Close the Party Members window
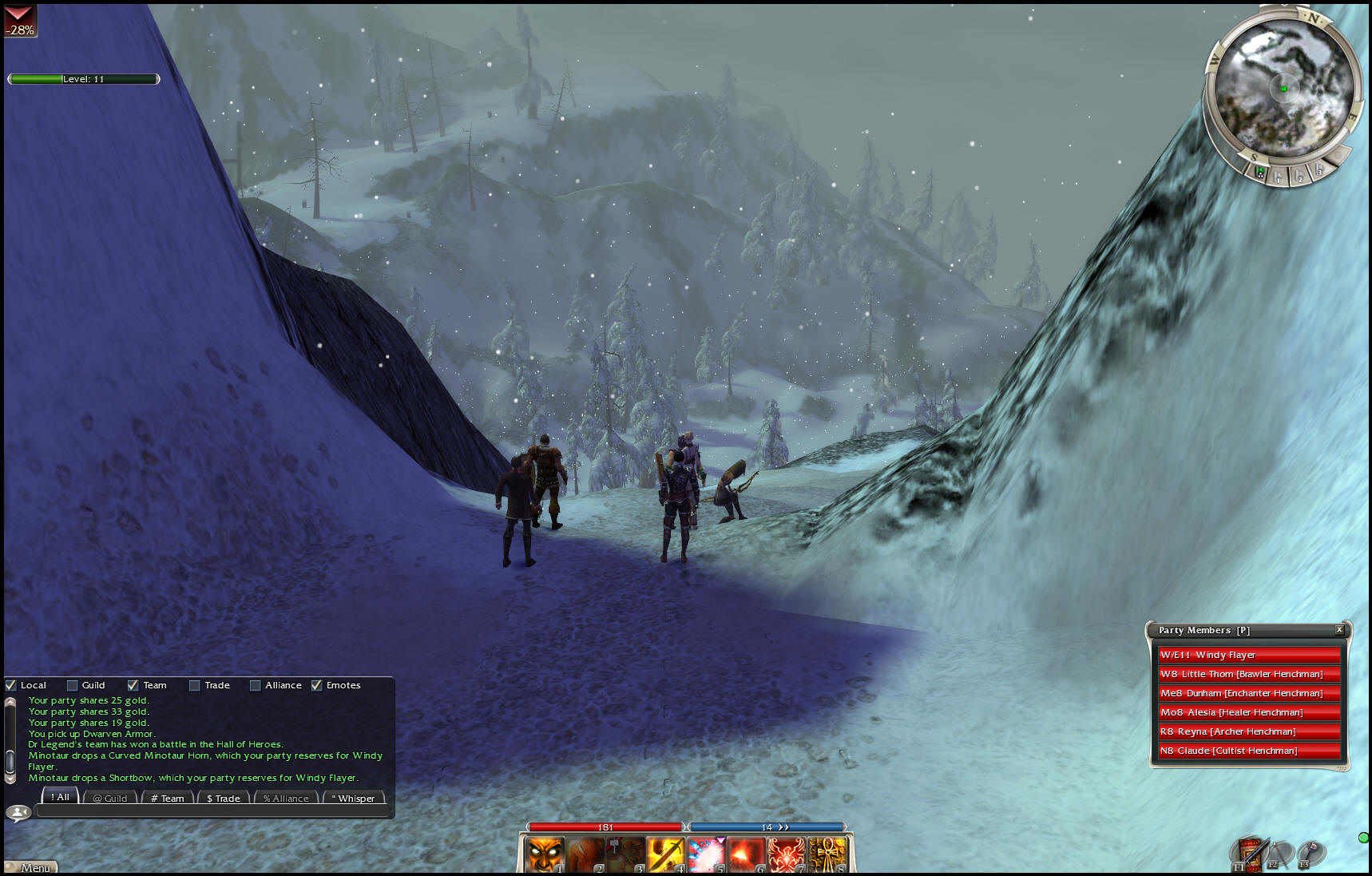This screenshot has width=1372, height=876. point(1339,630)
